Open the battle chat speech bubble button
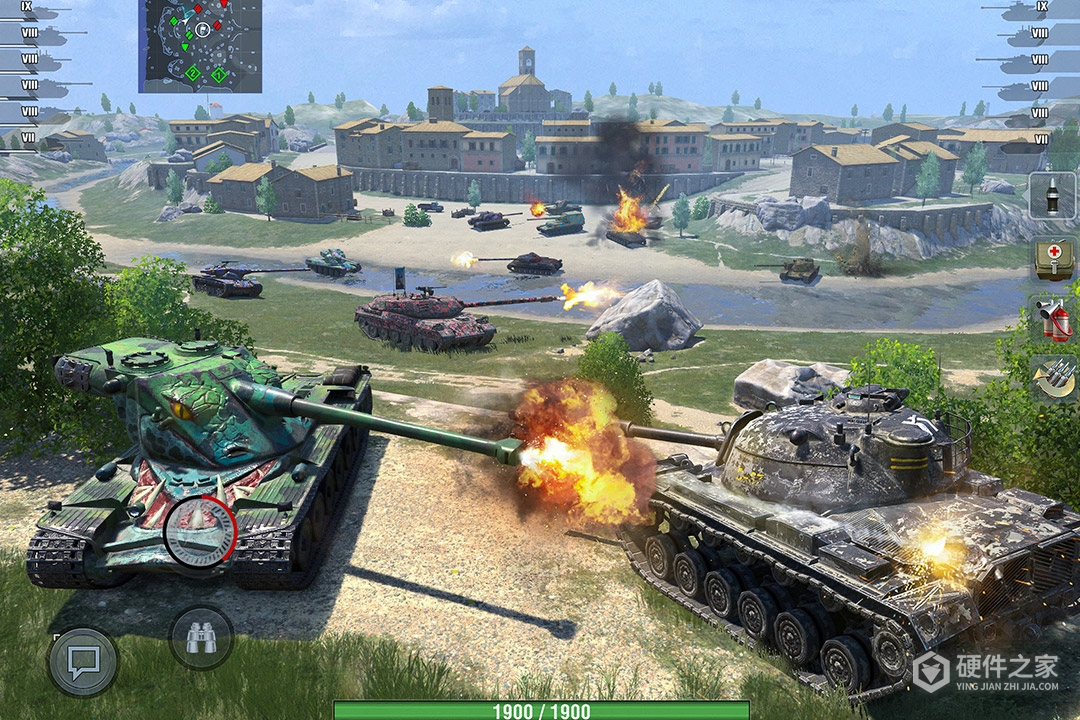The width and height of the screenshot is (1080, 720). [83, 662]
